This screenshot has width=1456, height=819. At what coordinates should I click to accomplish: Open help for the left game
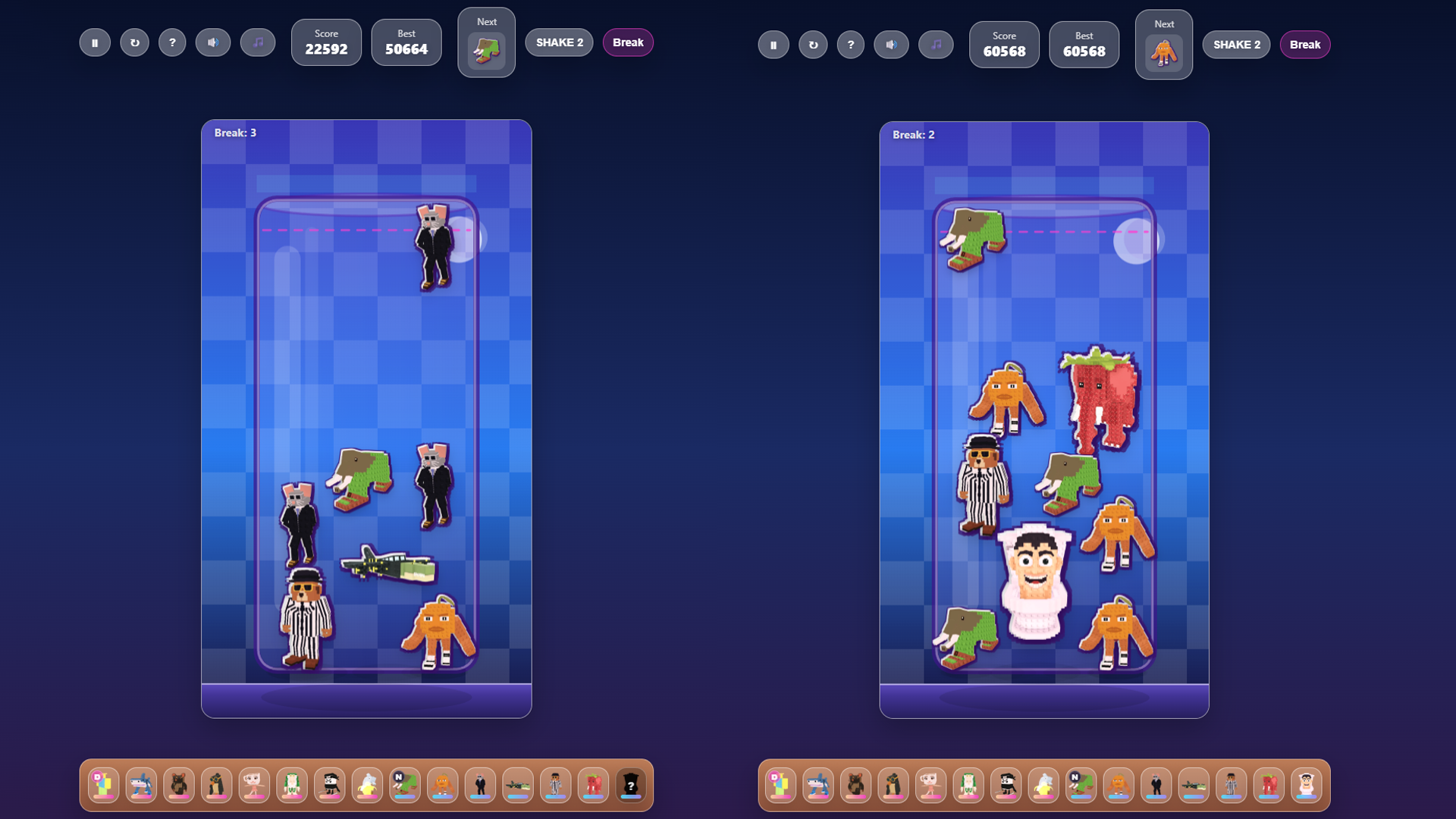172,42
